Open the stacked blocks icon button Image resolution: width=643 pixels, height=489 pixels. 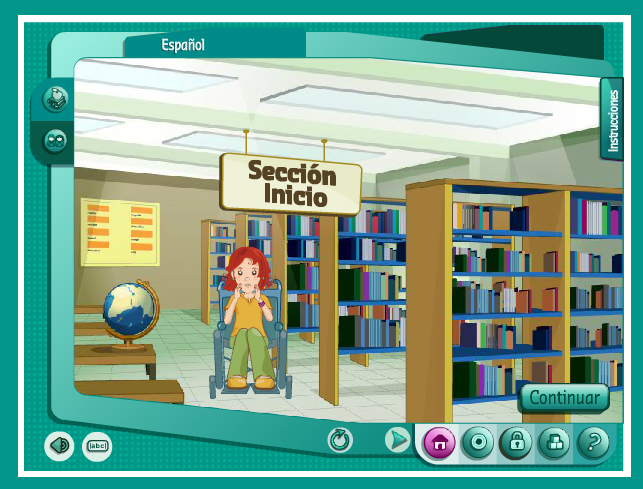[x=554, y=442]
